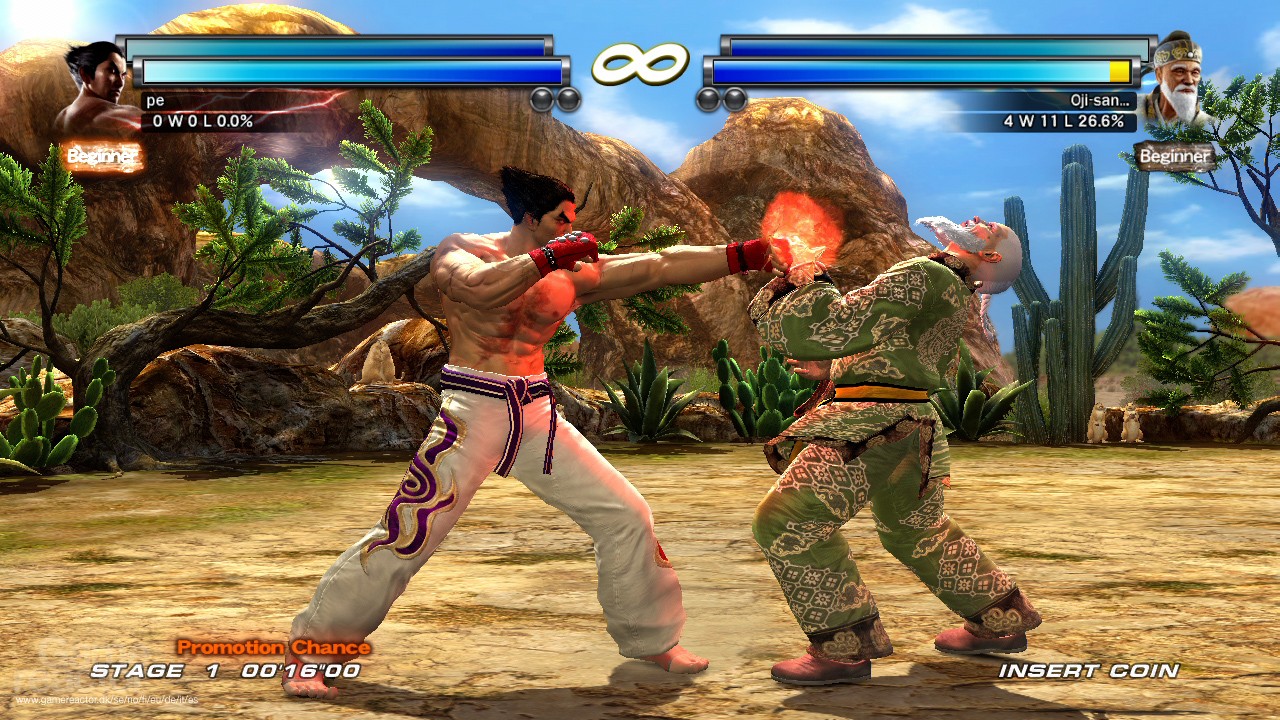The image size is (1280, 720).
Task: Expand Wang's win-loss record display
Action: pyautogui.click(x=1063, y=122)
